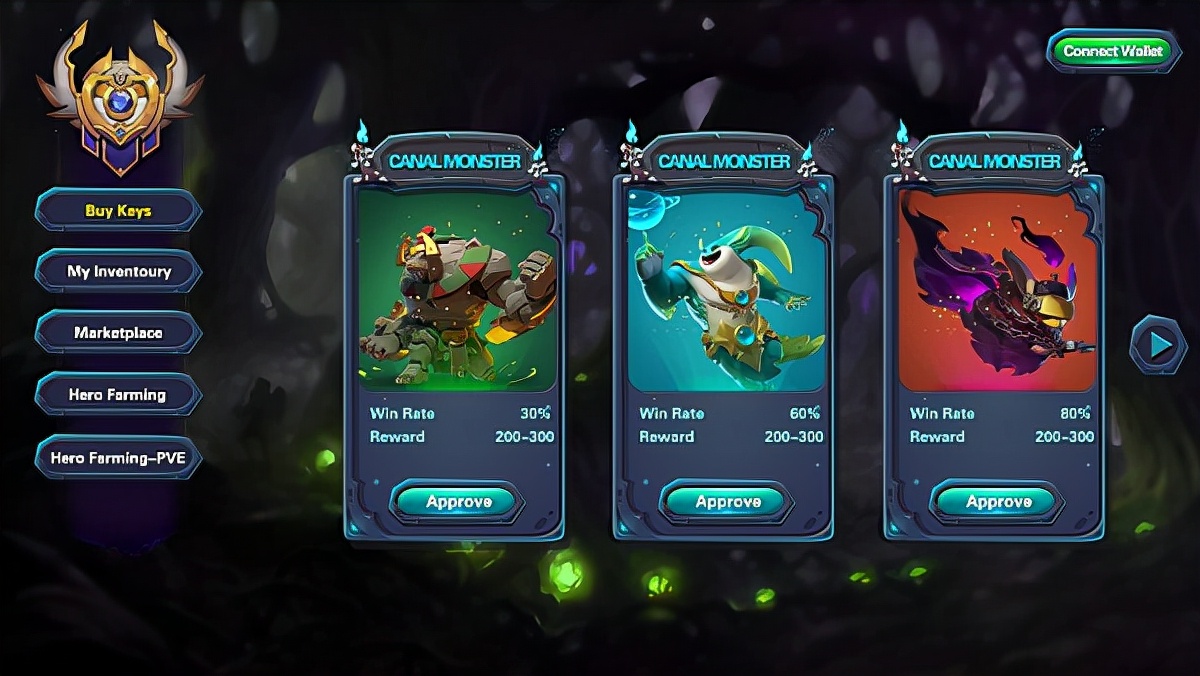
Task: Select the Hero Farming menu entry
Action: point(118,395)
